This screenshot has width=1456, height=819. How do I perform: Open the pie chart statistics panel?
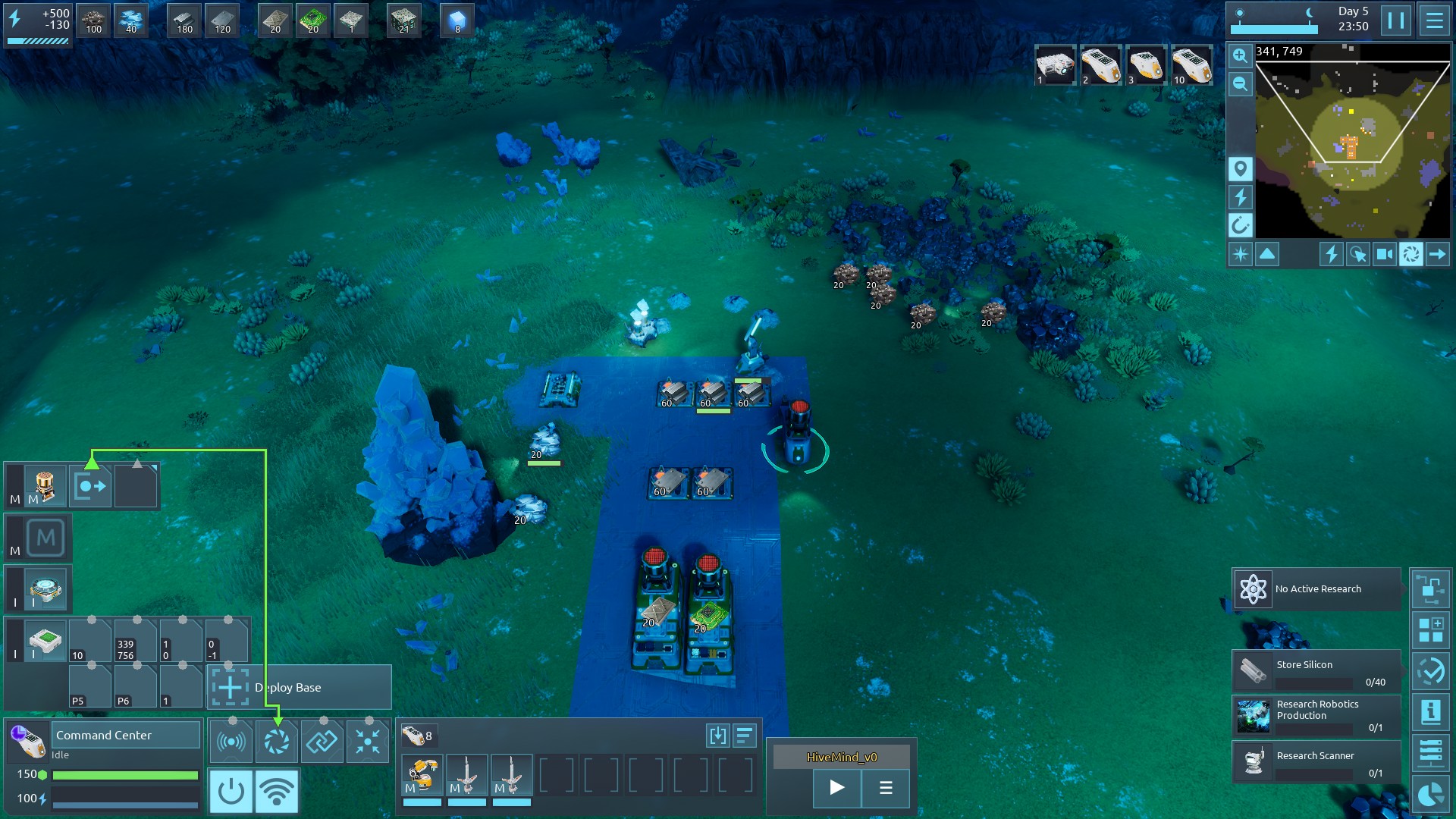[x=1430, y=795]
